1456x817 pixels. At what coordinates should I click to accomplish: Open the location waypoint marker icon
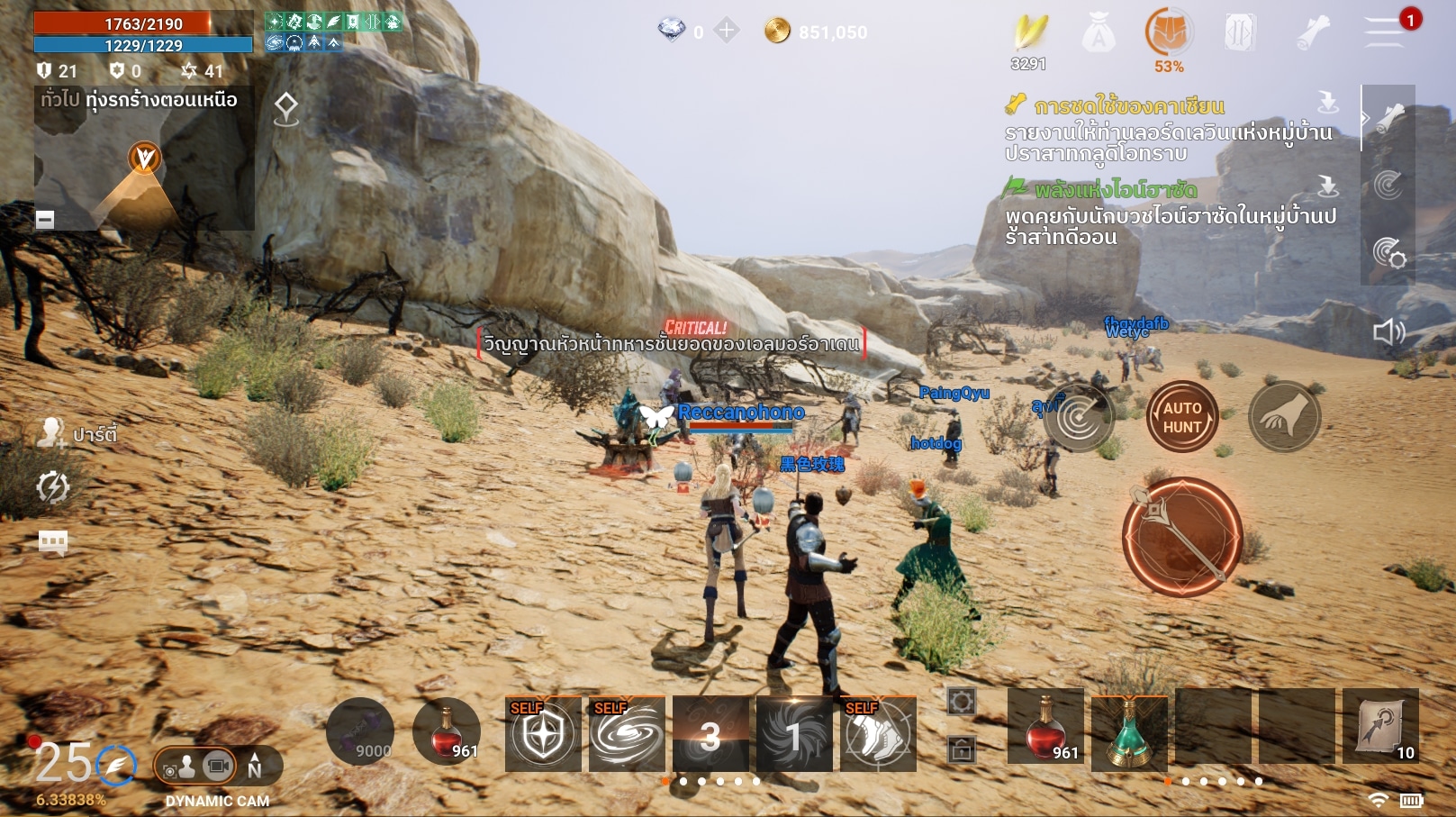[286, 109]
